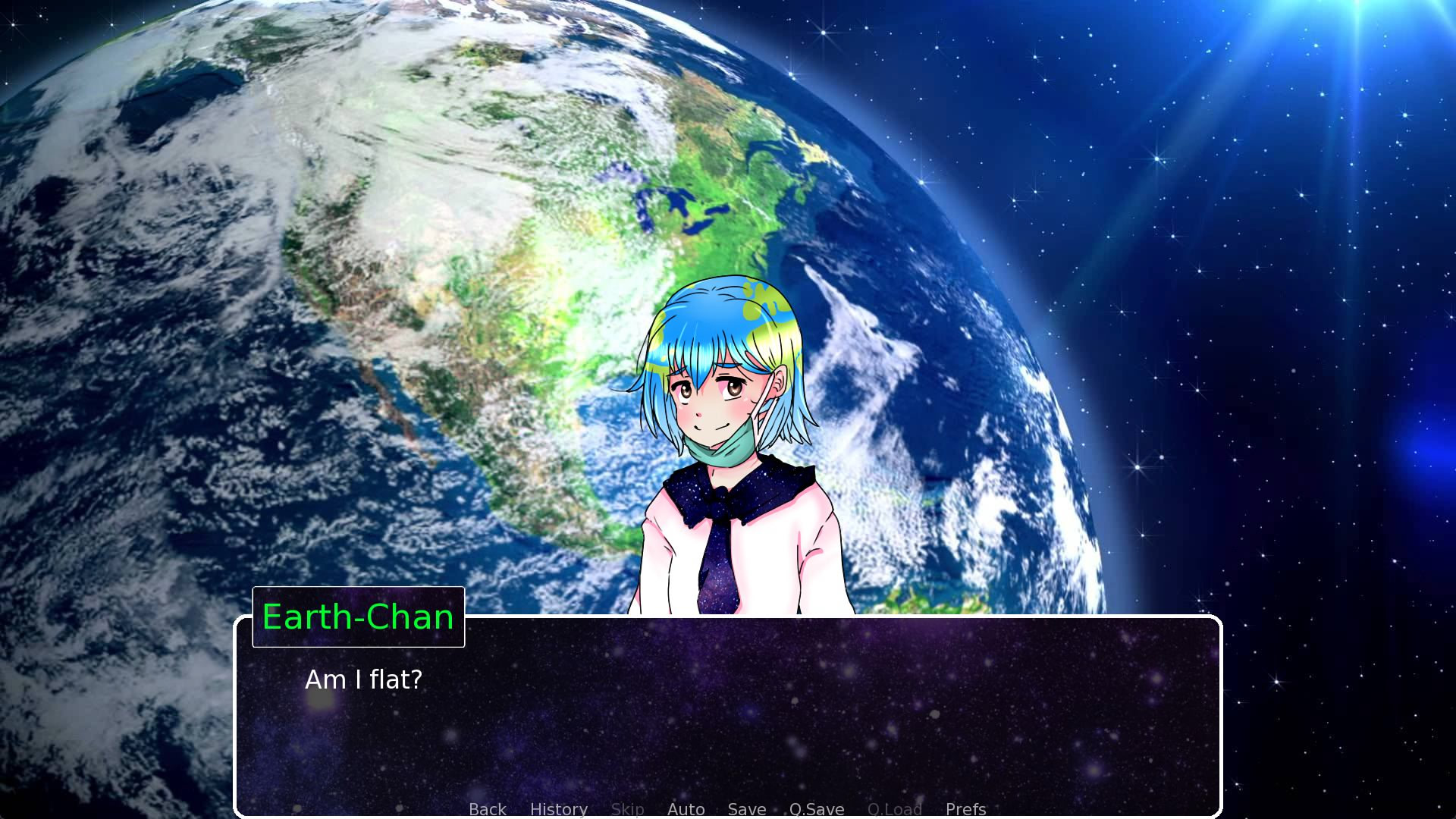Click the "Earth-Chan" name label

point(358,617)
